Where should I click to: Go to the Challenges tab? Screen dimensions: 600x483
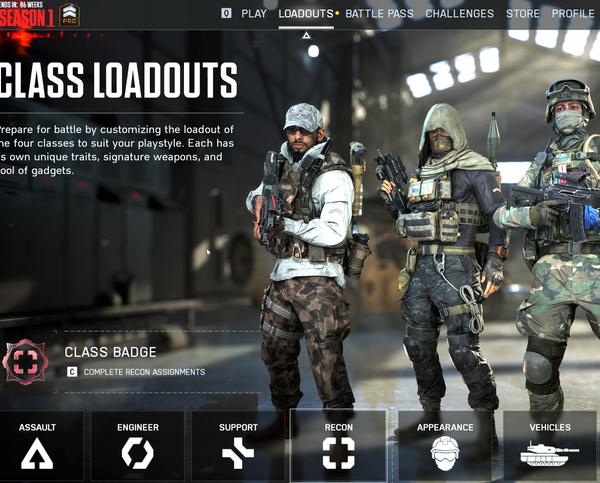pyautogui.click(x=459, y=14)
